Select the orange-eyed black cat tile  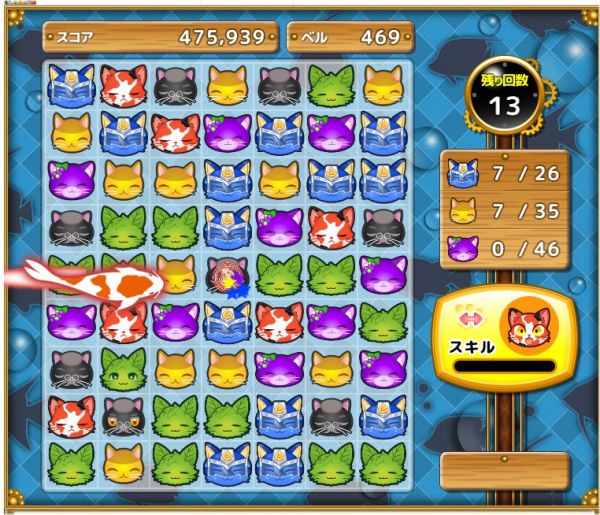123,416
